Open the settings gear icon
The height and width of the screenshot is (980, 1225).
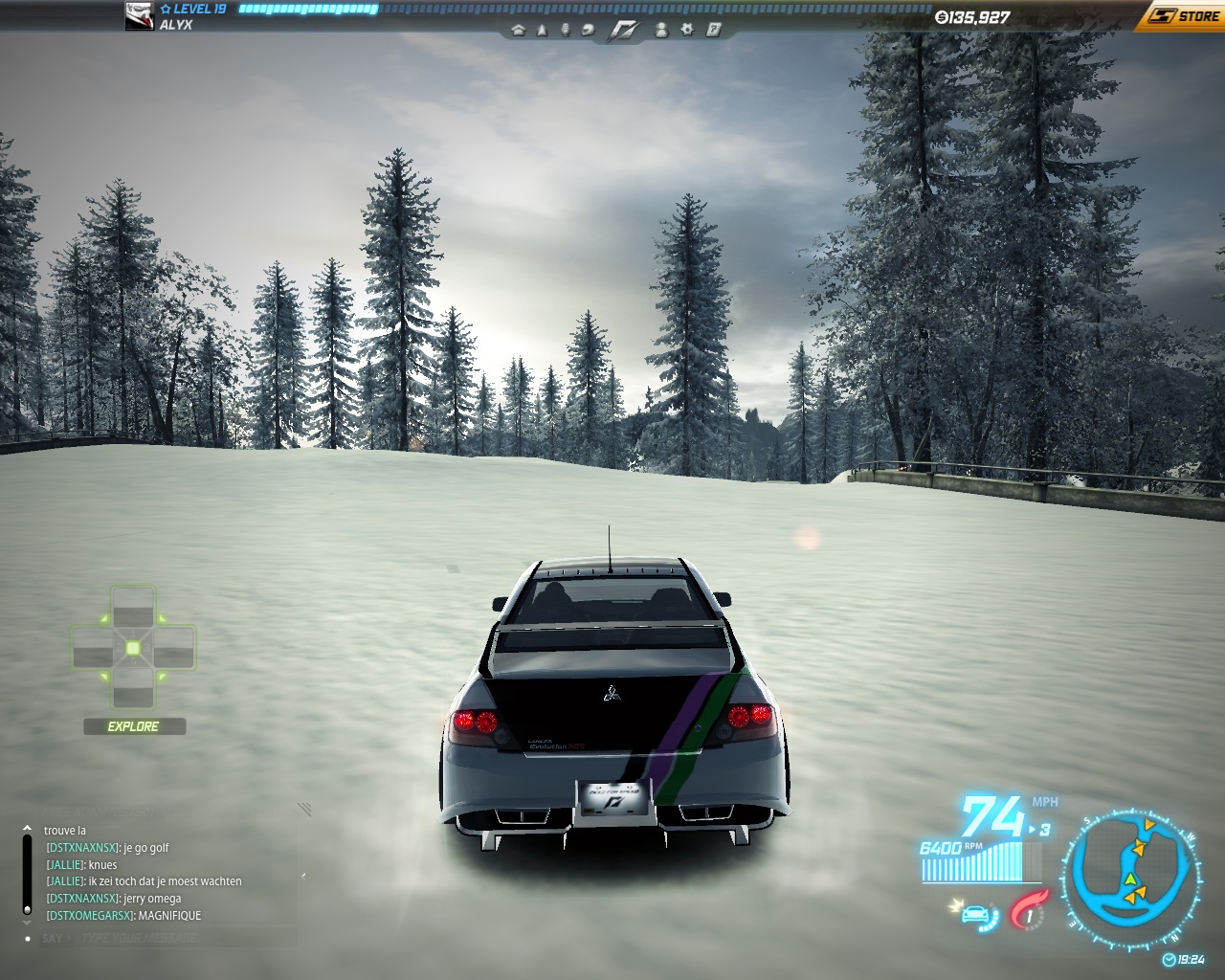pyautogui.click(x=687, y=30)
